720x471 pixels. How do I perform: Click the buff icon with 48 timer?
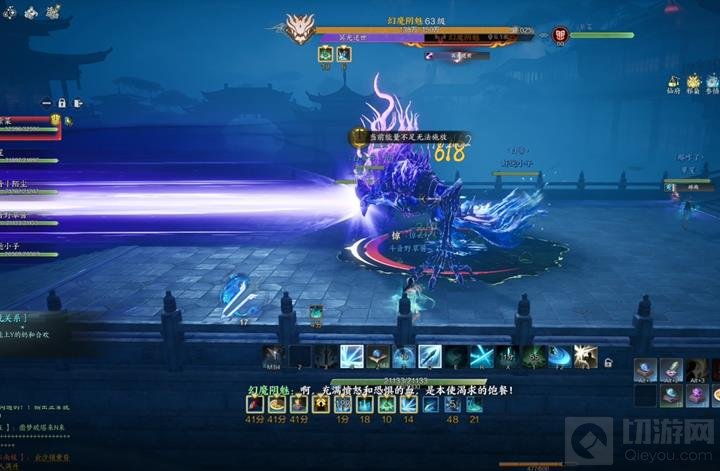(x=453, y=404)
